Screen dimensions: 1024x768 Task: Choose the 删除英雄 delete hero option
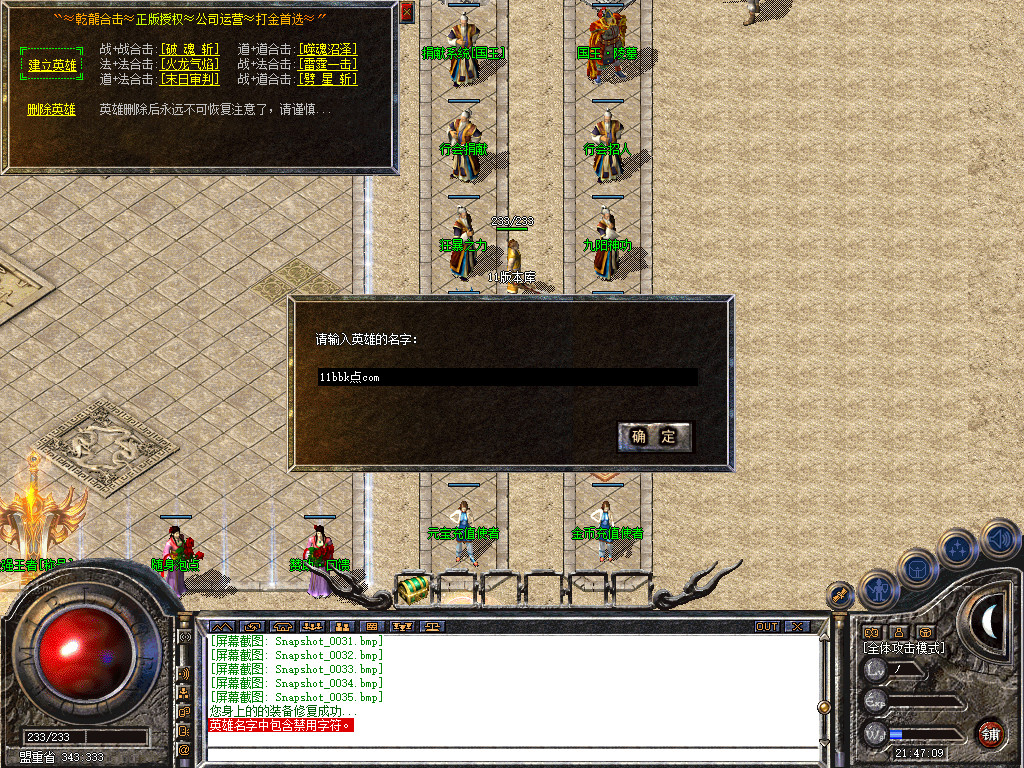pyautogui.click(x=51, y=109)
